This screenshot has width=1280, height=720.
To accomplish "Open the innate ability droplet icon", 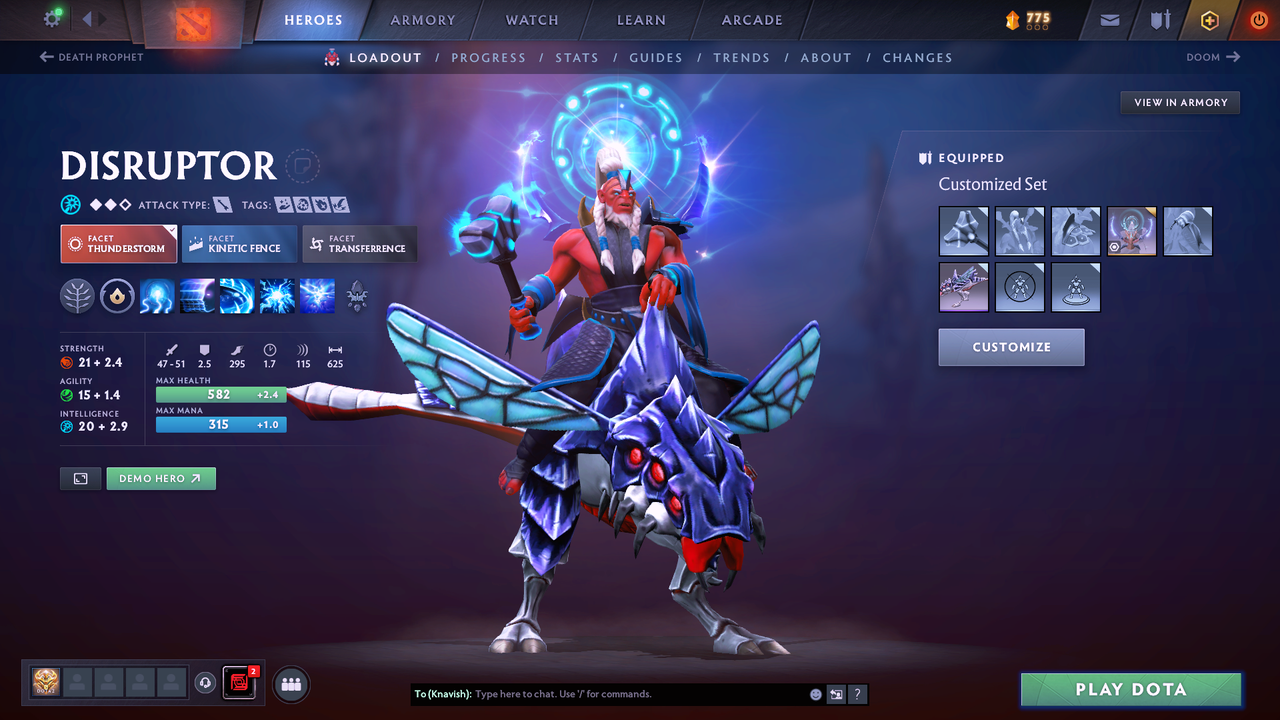I will pos(117,295).
